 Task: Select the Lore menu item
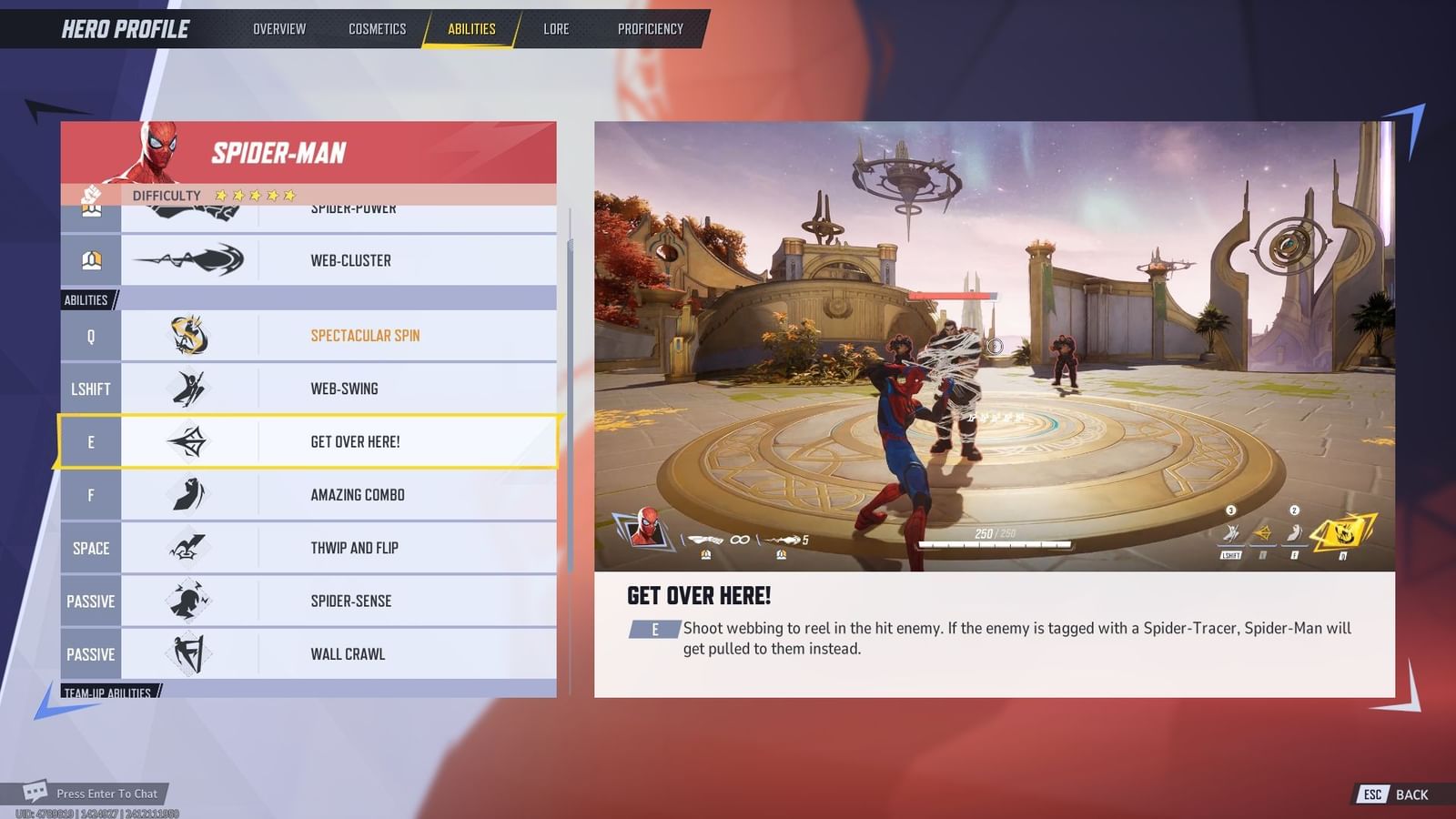[556, 28]
